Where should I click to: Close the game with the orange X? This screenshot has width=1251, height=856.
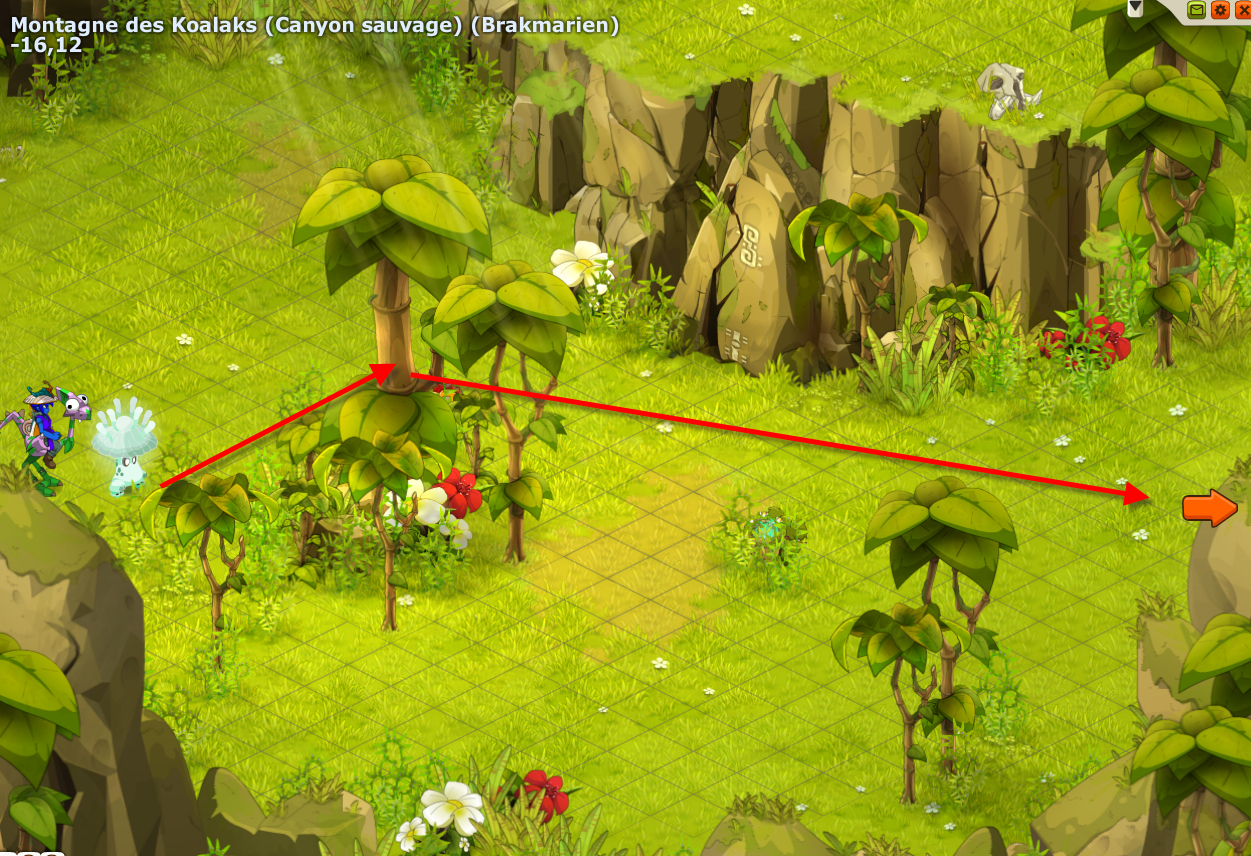1243,10
